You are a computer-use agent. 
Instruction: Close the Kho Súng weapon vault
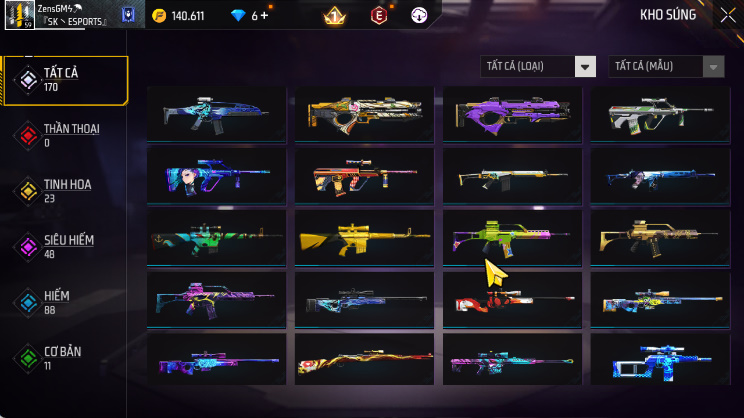(x=727, y=15)
